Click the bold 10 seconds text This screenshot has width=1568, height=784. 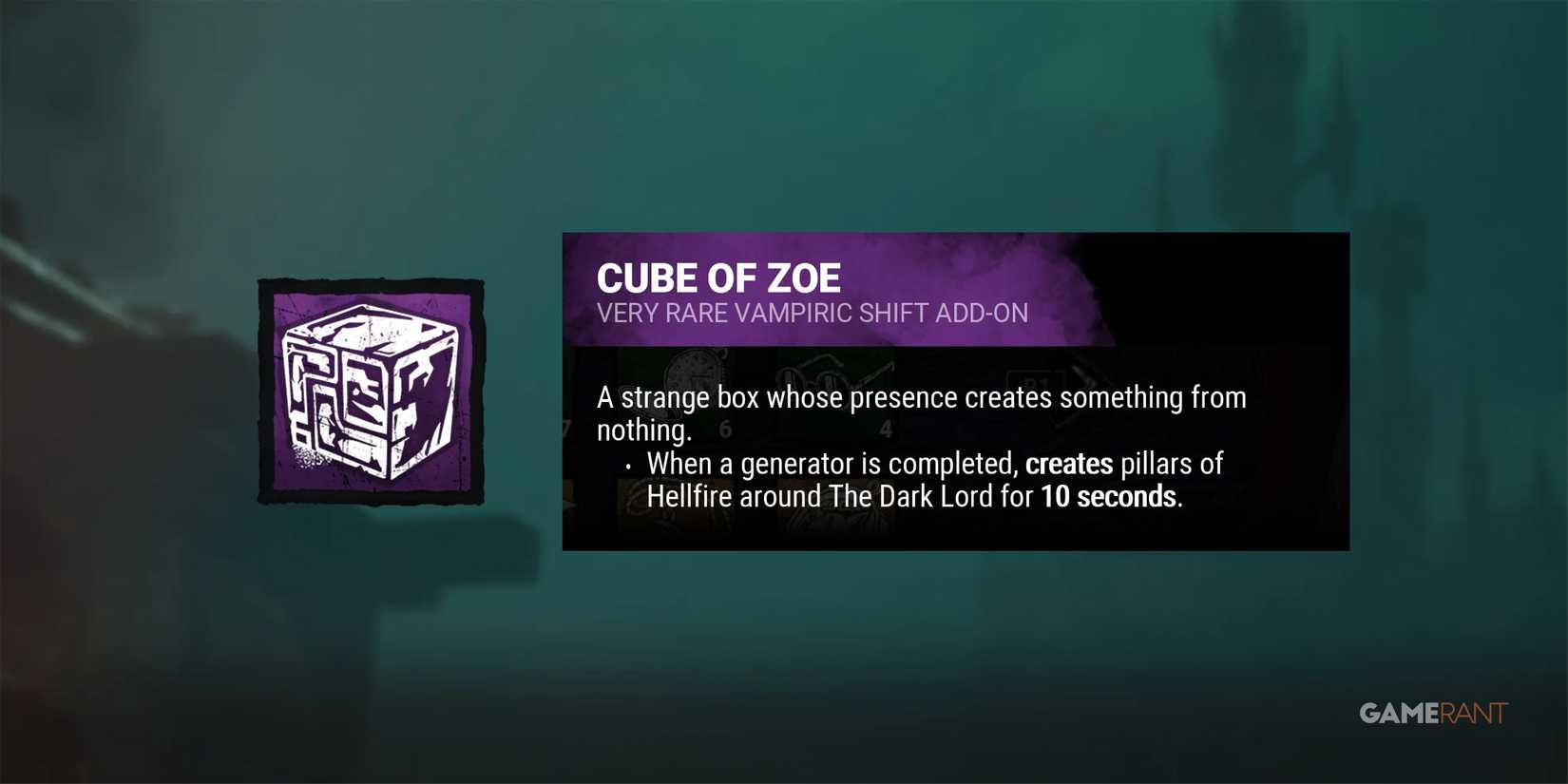point(1109,495)
